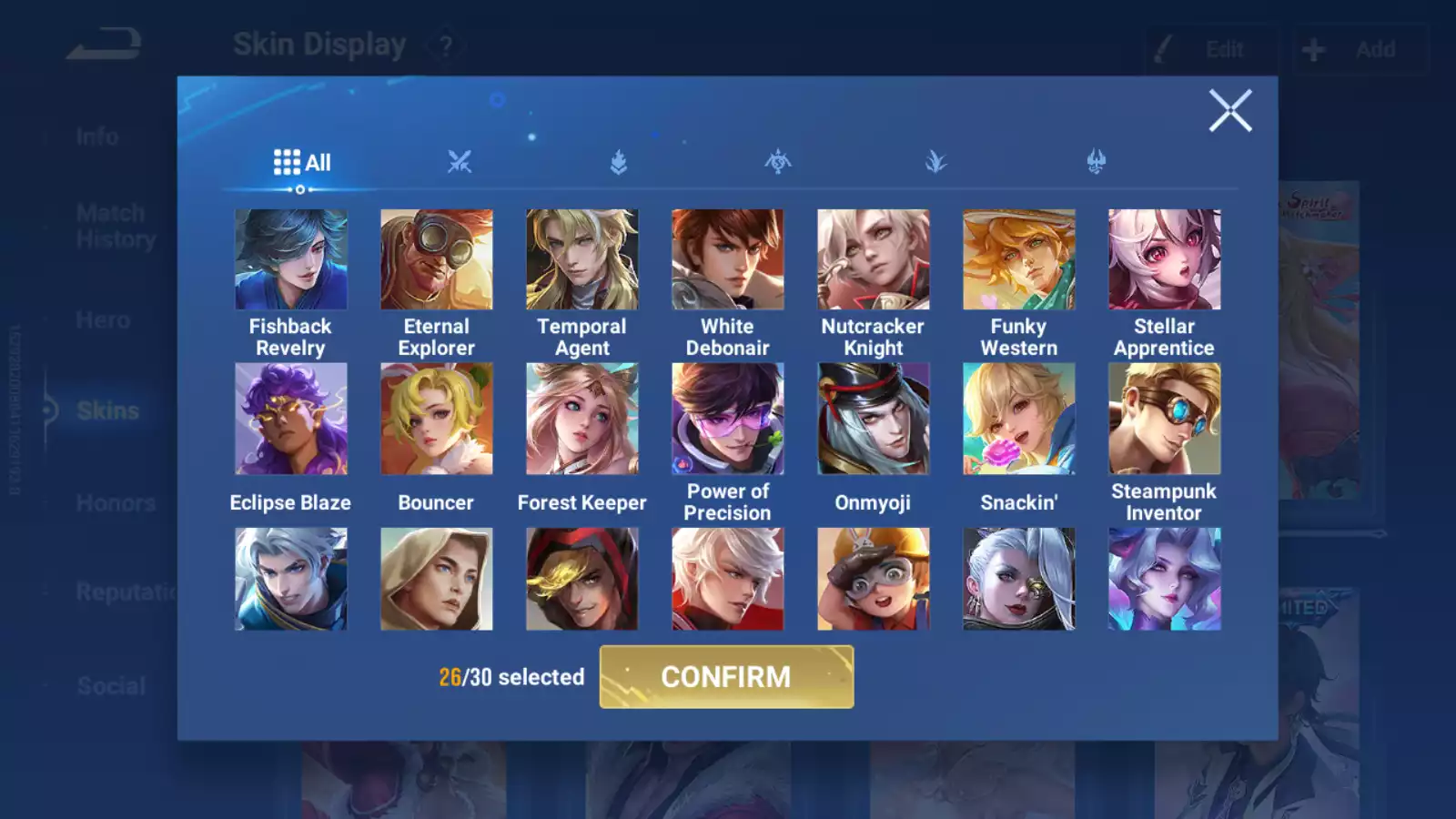Screen dimensions: 1456x819
Task: Select the White Debonair skin
Action: [x=727, y=260]
